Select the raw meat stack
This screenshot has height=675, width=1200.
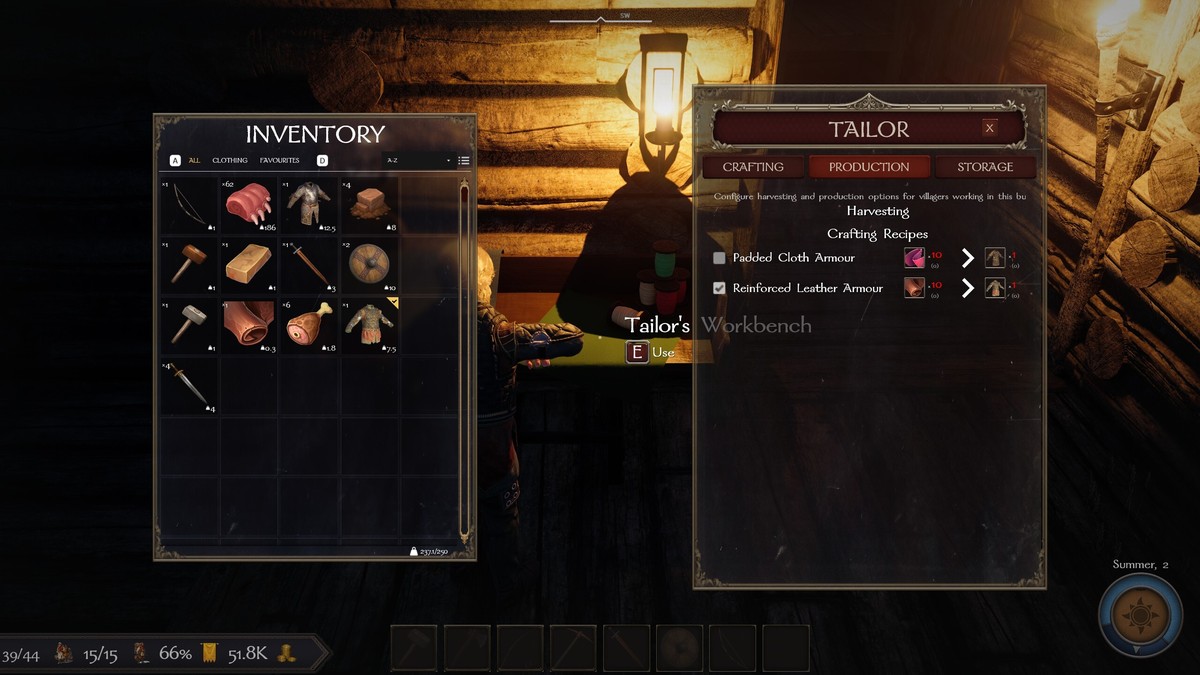249,206
